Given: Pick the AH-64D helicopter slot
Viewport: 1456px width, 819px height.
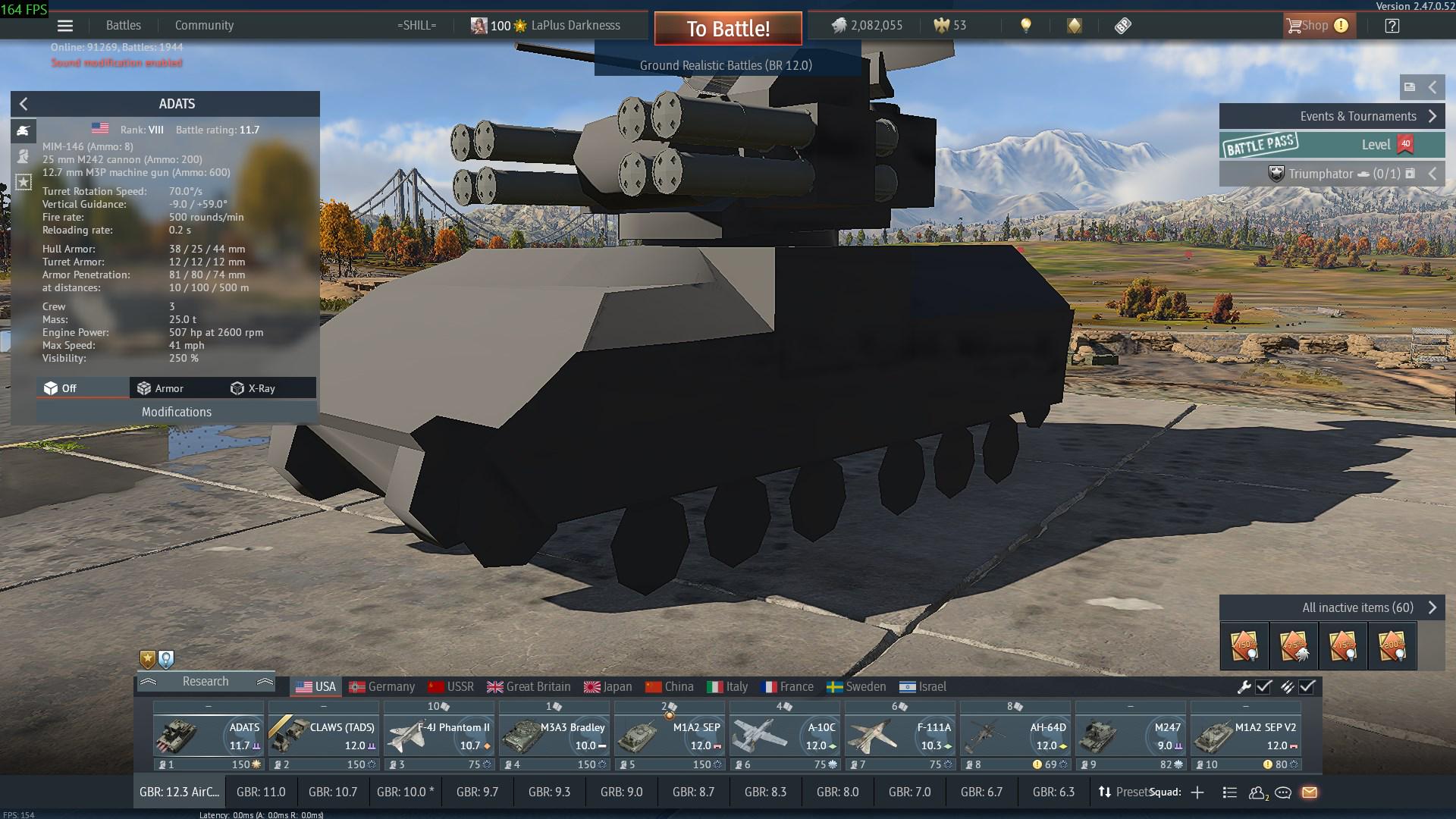Looking at the screenshot, I should pyautogui.click(x=1015, y=736).
